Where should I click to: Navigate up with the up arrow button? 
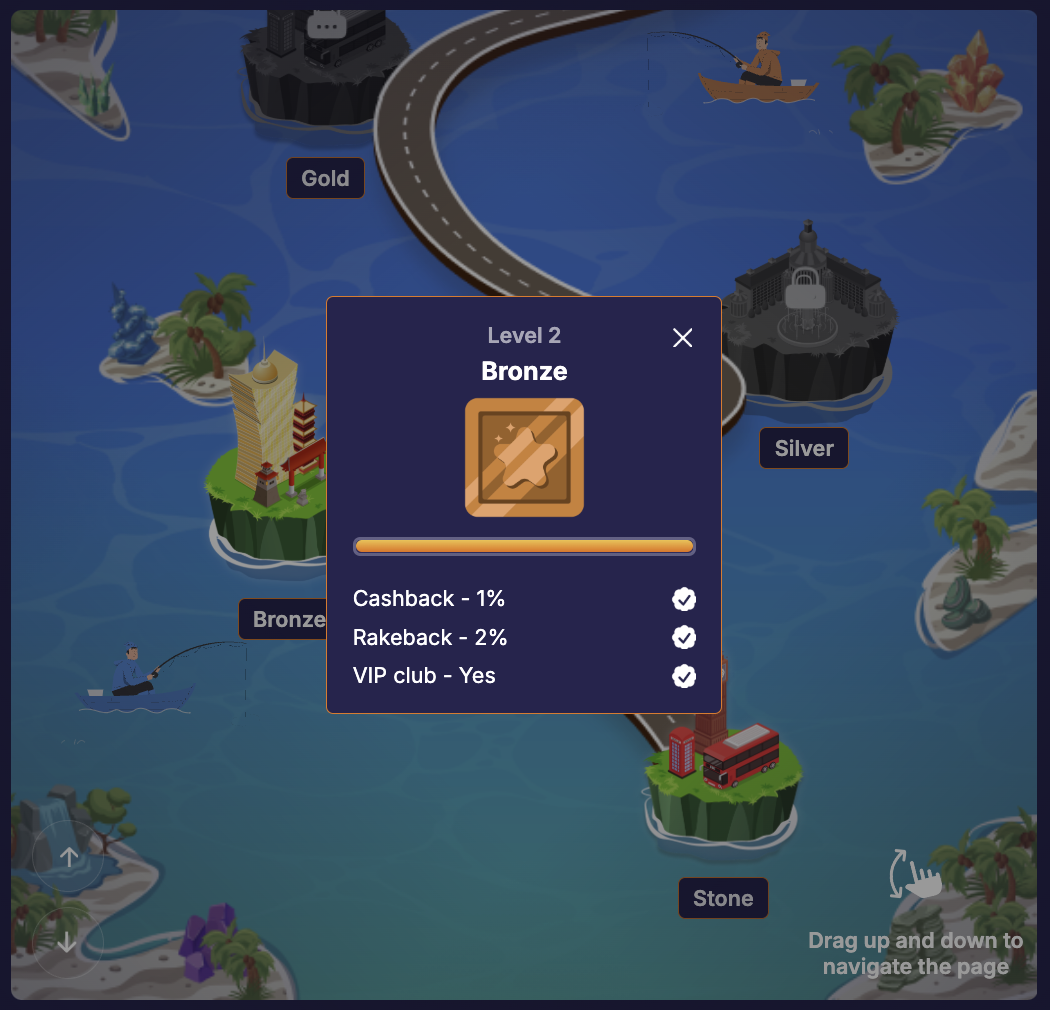(69, 856)
